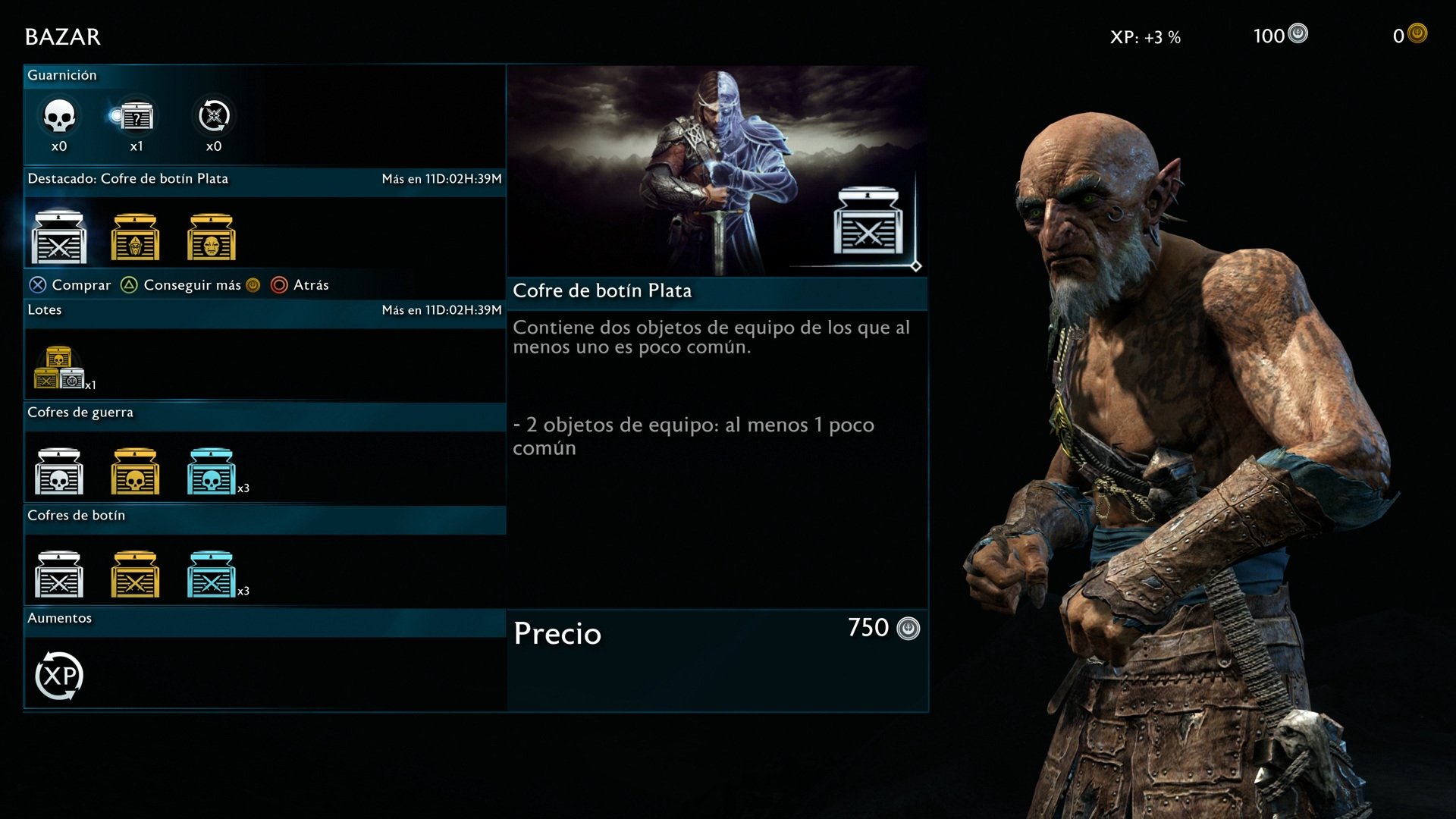Open the question-mark mystery chest in Guarnición
The height and width of the screenshot is (819, 1456).
pyautogui.click(x=136, y=117)
